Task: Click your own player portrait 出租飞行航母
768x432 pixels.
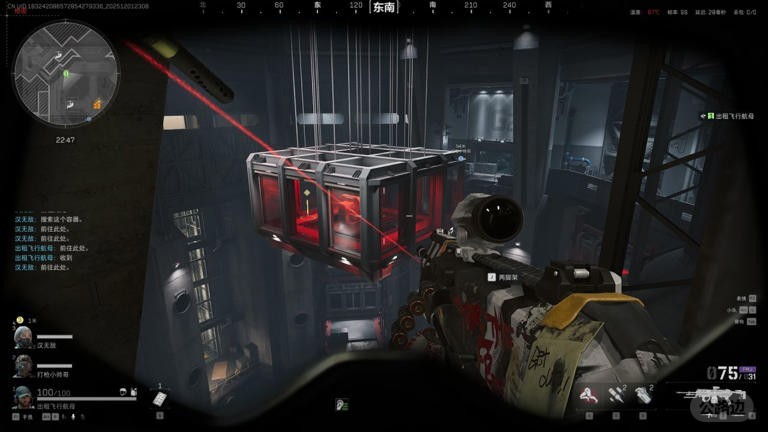Action: pos(21,396)
